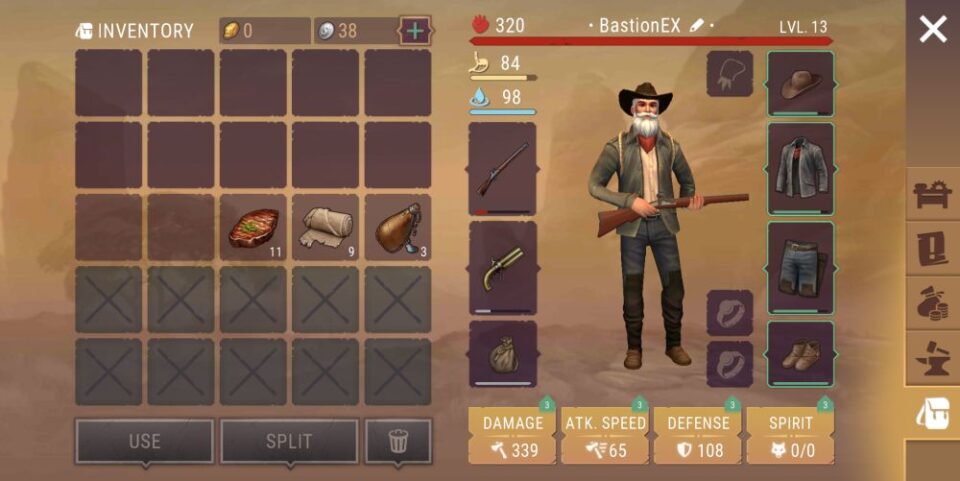Select the equipped flintlock pistol slot
Screen dimensions: 960x481
pyautogui.click(x=502, y=268)
